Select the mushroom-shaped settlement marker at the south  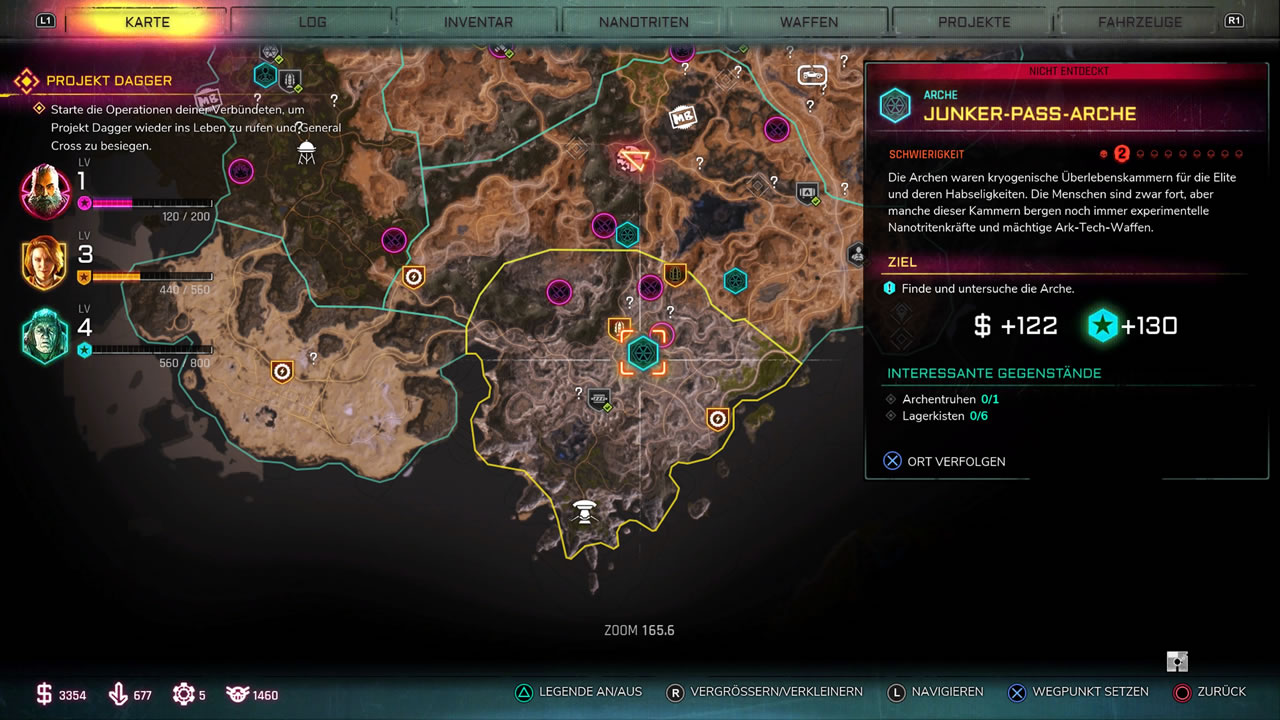(585, 512)
